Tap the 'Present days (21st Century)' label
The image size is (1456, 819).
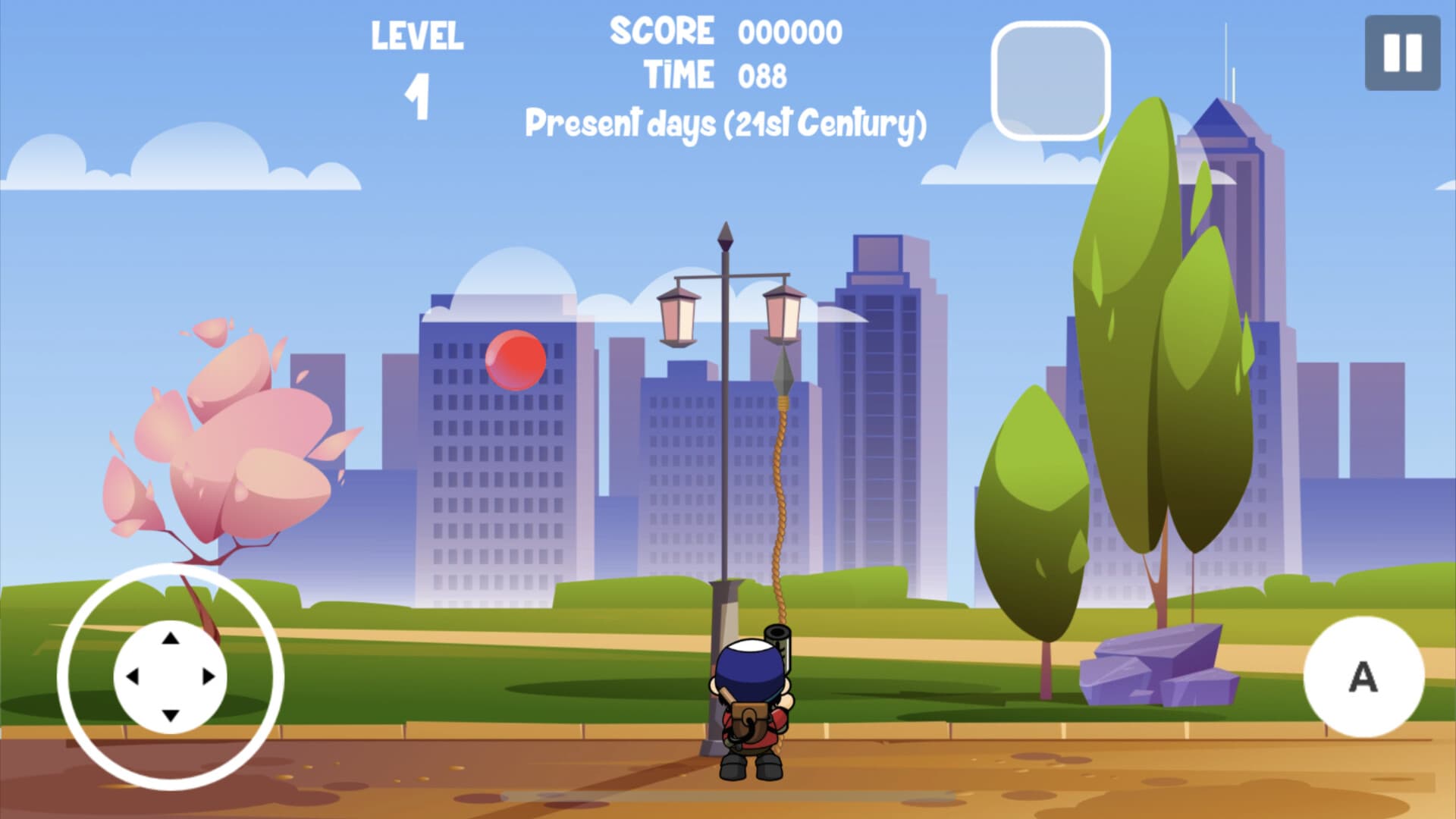(726, 124)
